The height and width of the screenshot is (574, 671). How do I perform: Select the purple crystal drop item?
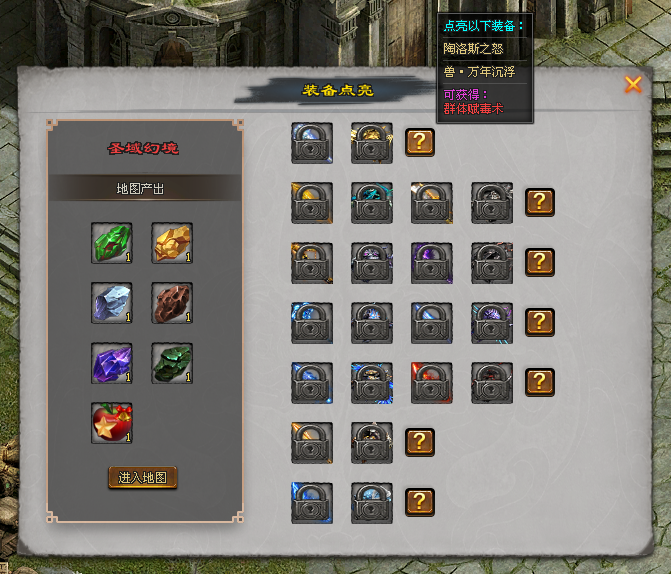click(x=112, y=363)
